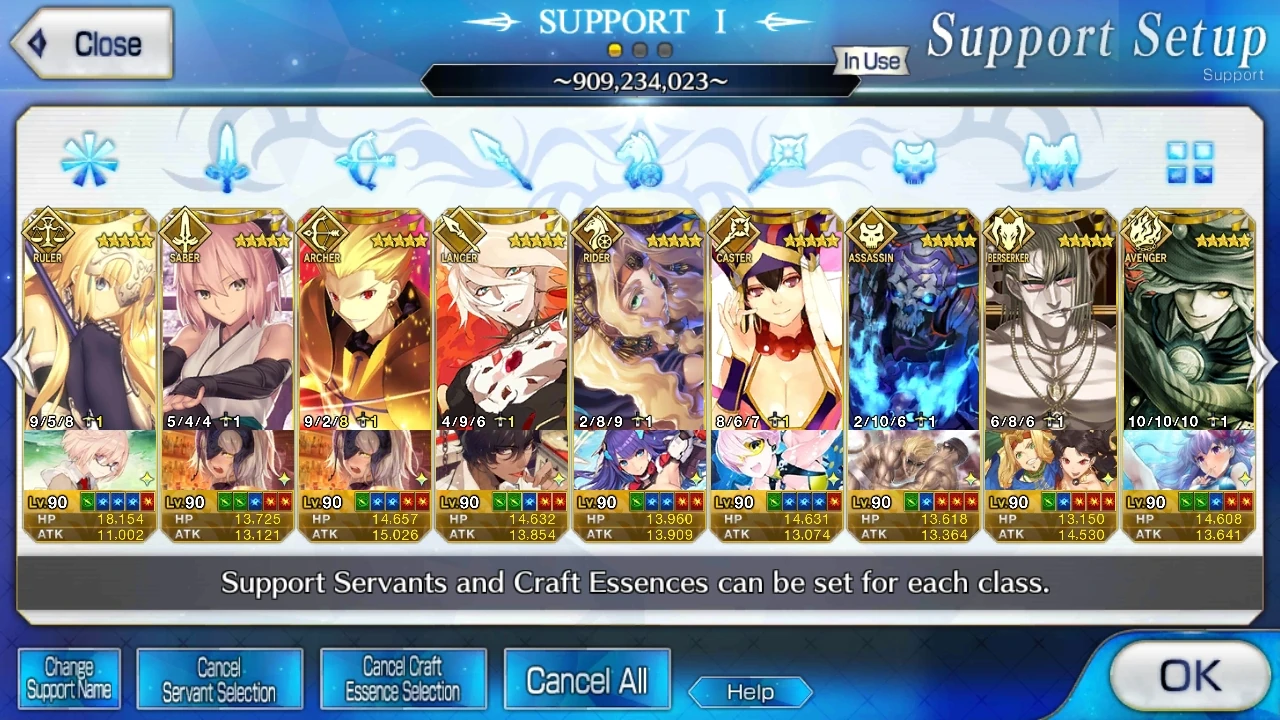This screenshot has width=1280, height=720.
Task: Switch to the second support page dot
Action: pyautogui.click(x=640, y=47)
